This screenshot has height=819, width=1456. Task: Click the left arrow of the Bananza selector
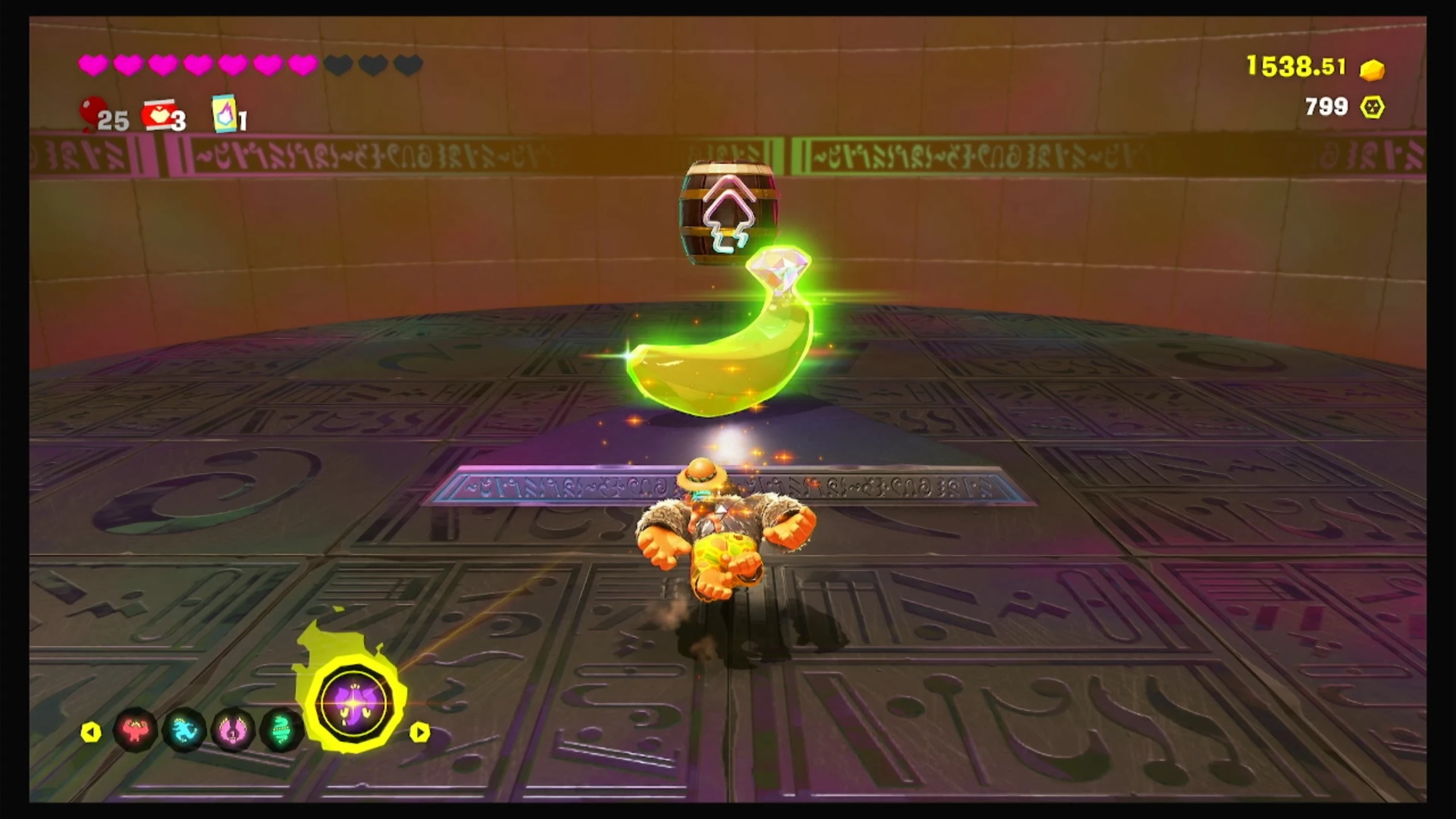[91, 732]
